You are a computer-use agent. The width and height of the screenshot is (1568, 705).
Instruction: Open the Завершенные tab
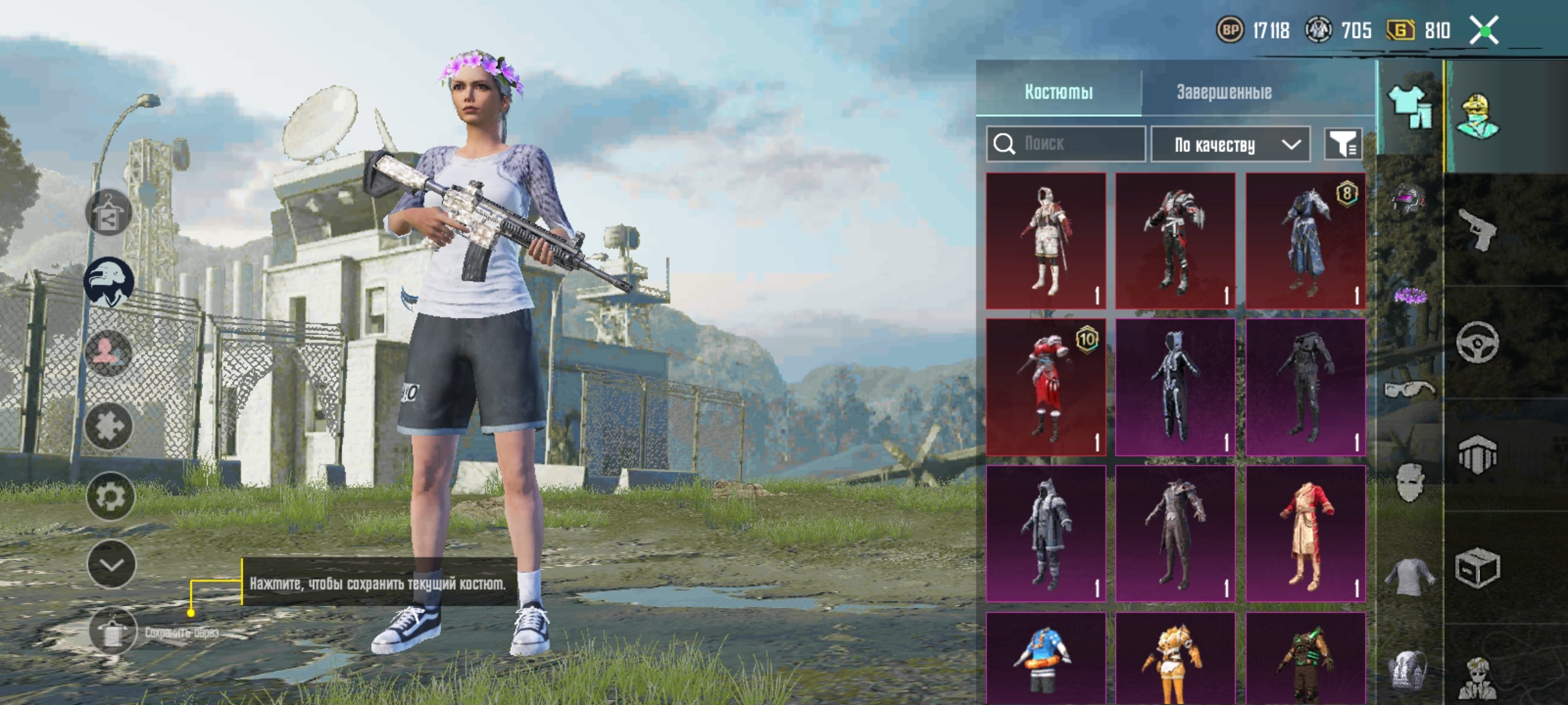point(1223,92)
